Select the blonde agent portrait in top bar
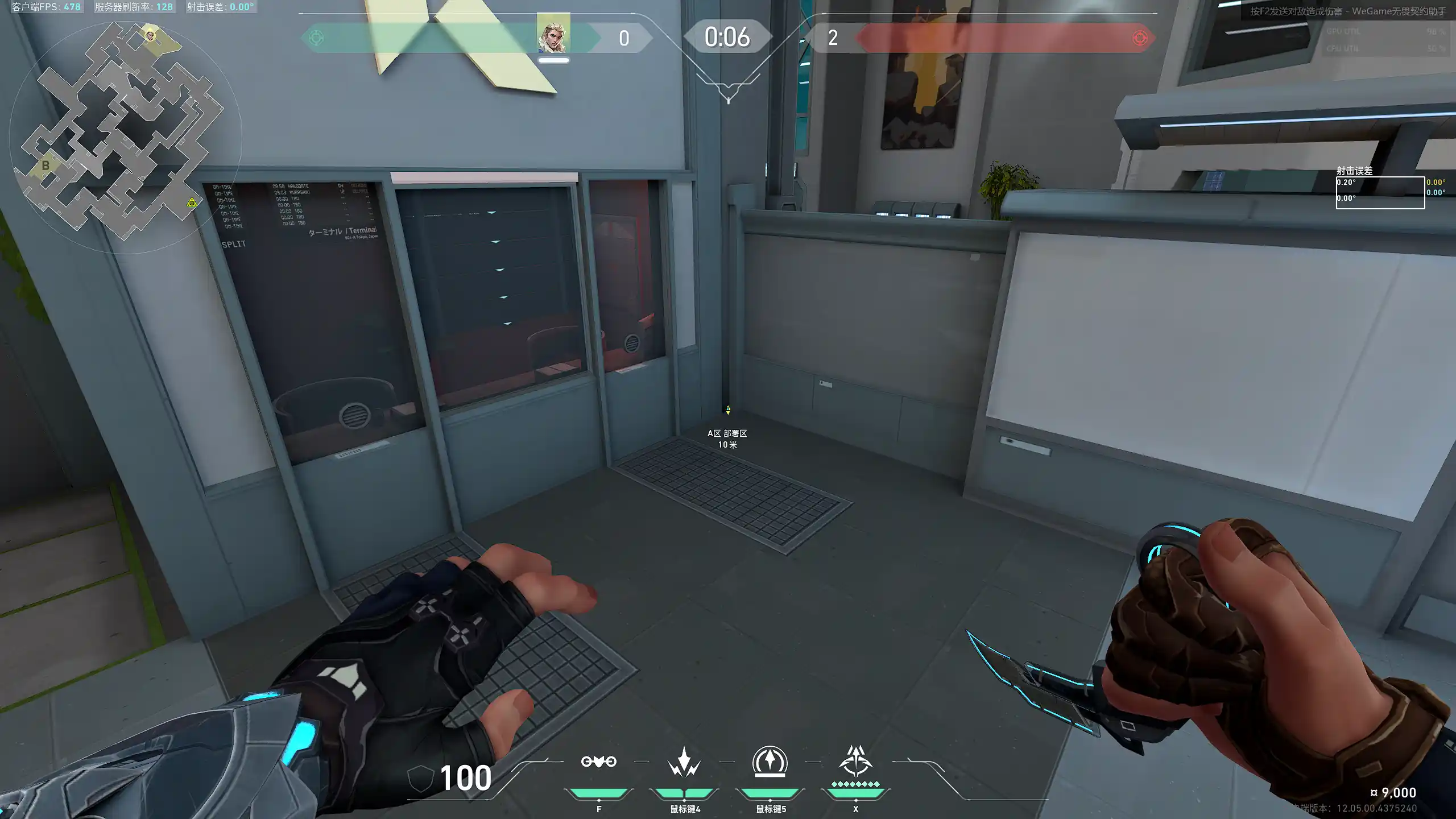Screen dimensions: 1456x819 pos(553,34)
